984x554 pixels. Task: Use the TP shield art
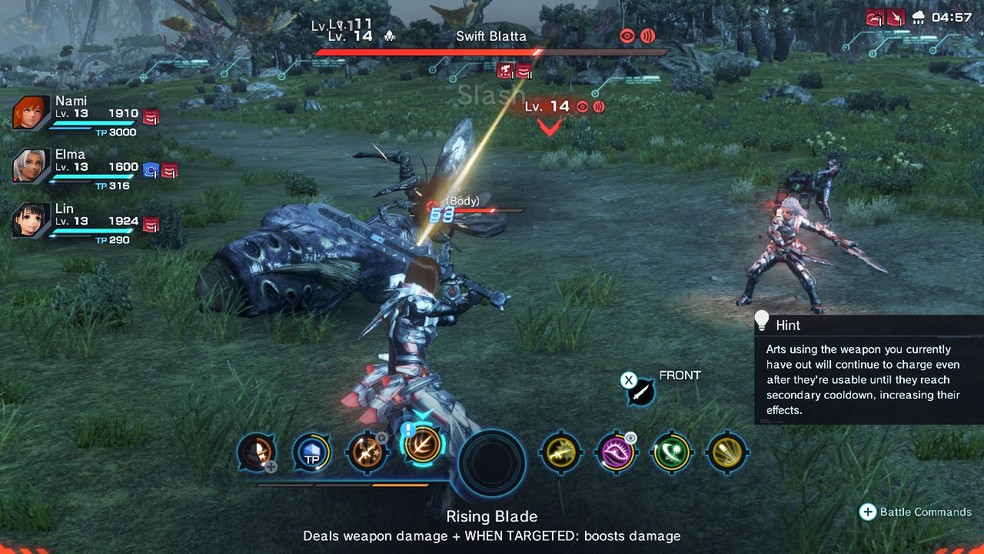tap(311, 453)
